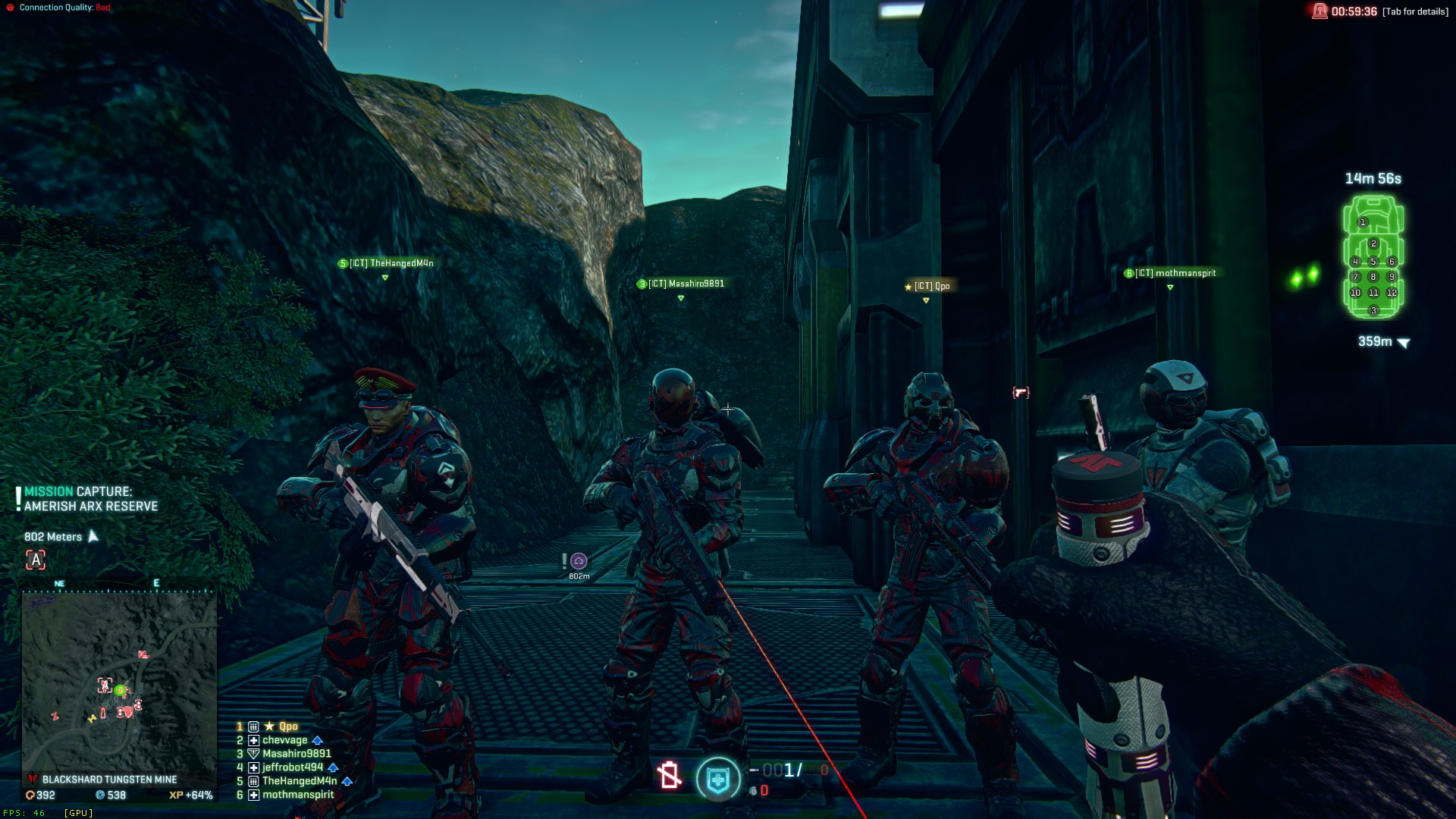
Task: Select chevvage in the squad list
Action: tap(285, 740)
